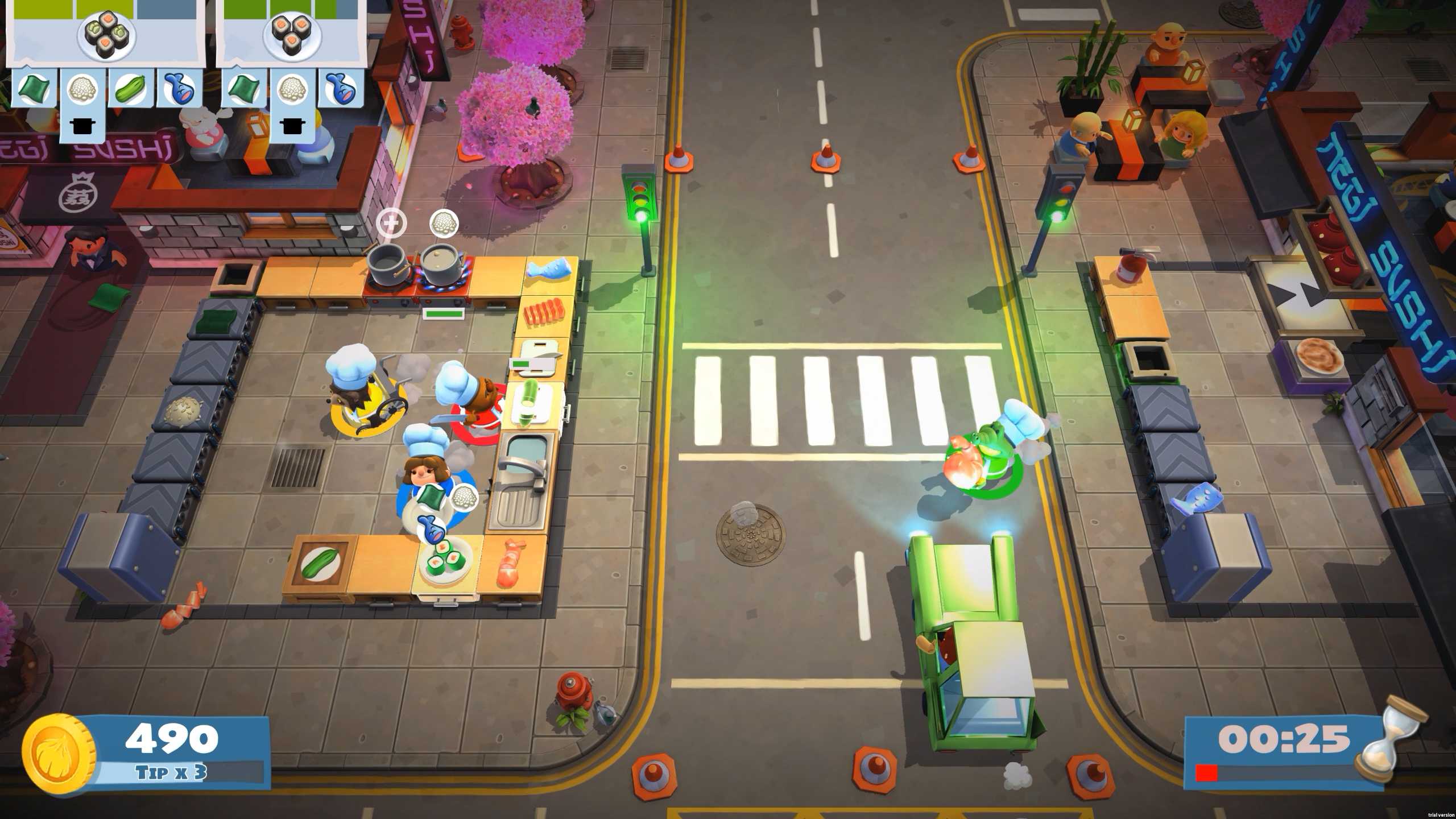Toggle the green traffic light on the left crosswalk
Screen dimensions: 1456x819
639,198
